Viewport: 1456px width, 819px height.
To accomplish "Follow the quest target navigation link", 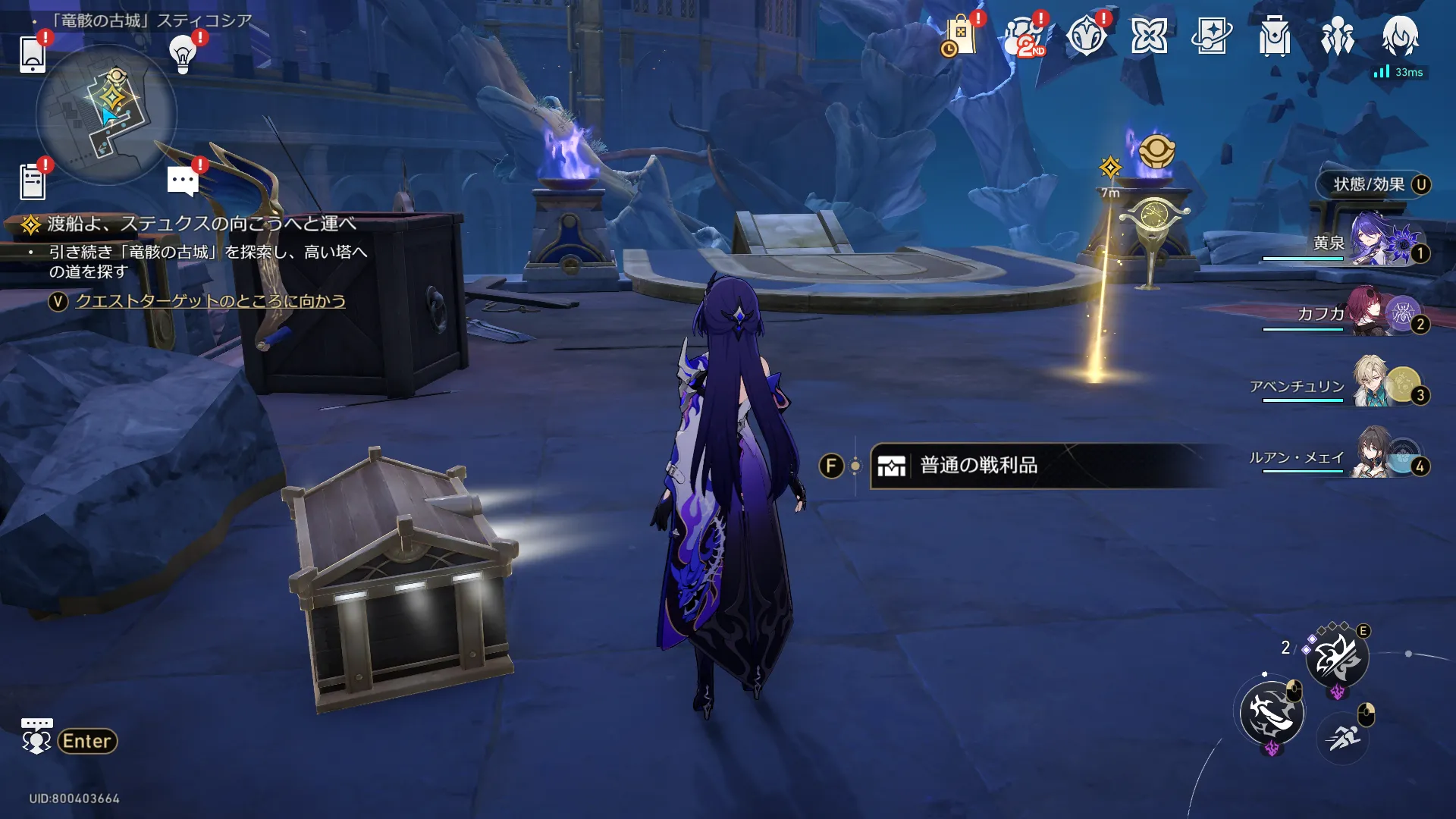I will 210,301.
